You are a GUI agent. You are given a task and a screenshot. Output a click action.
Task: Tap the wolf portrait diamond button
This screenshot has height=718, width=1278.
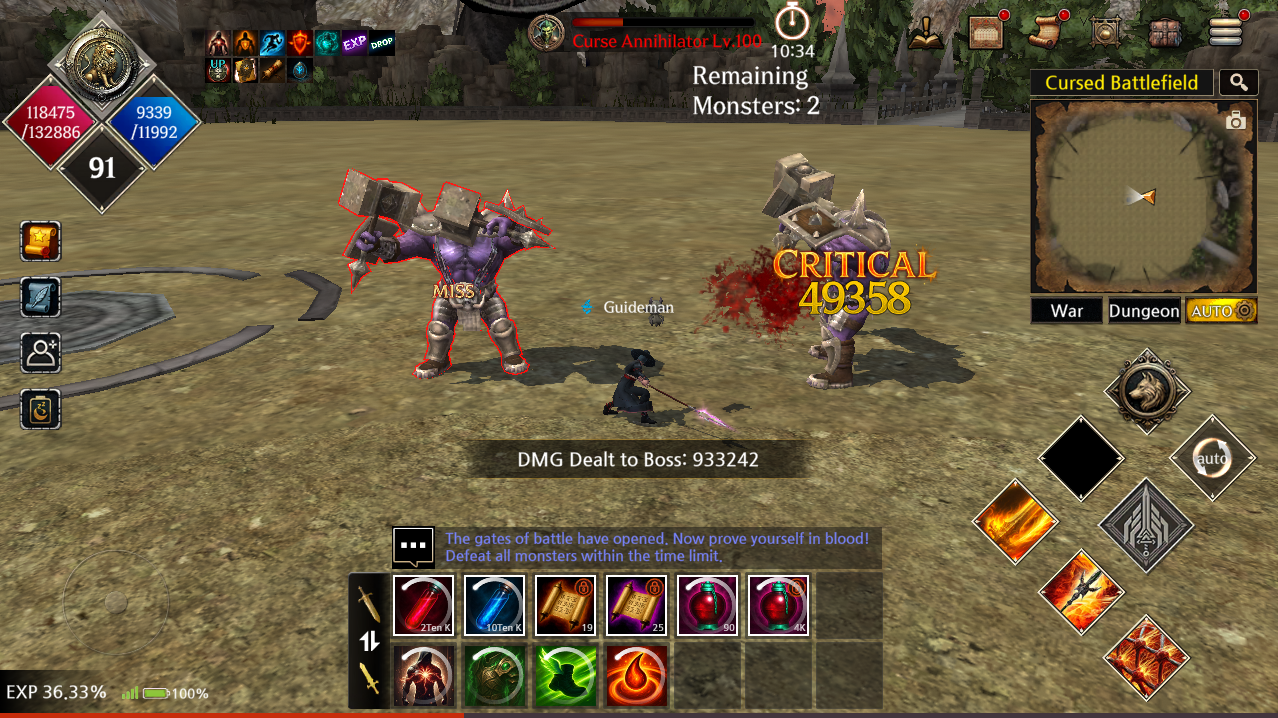(1147, 392)
